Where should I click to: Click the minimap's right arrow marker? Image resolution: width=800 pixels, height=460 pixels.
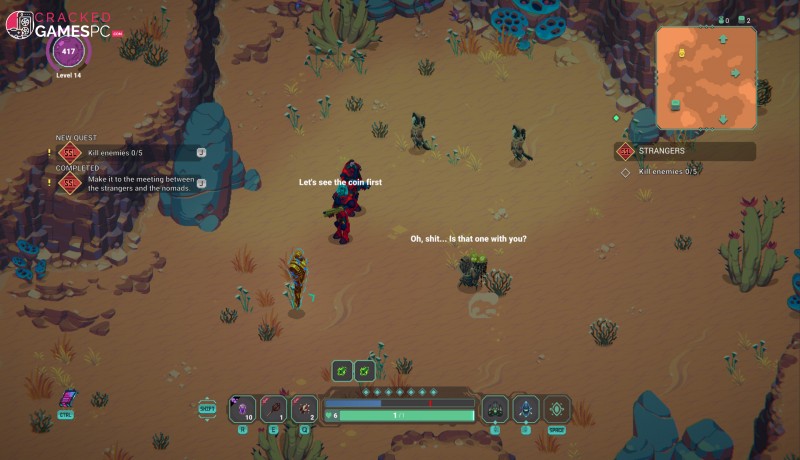click(736, 73)
